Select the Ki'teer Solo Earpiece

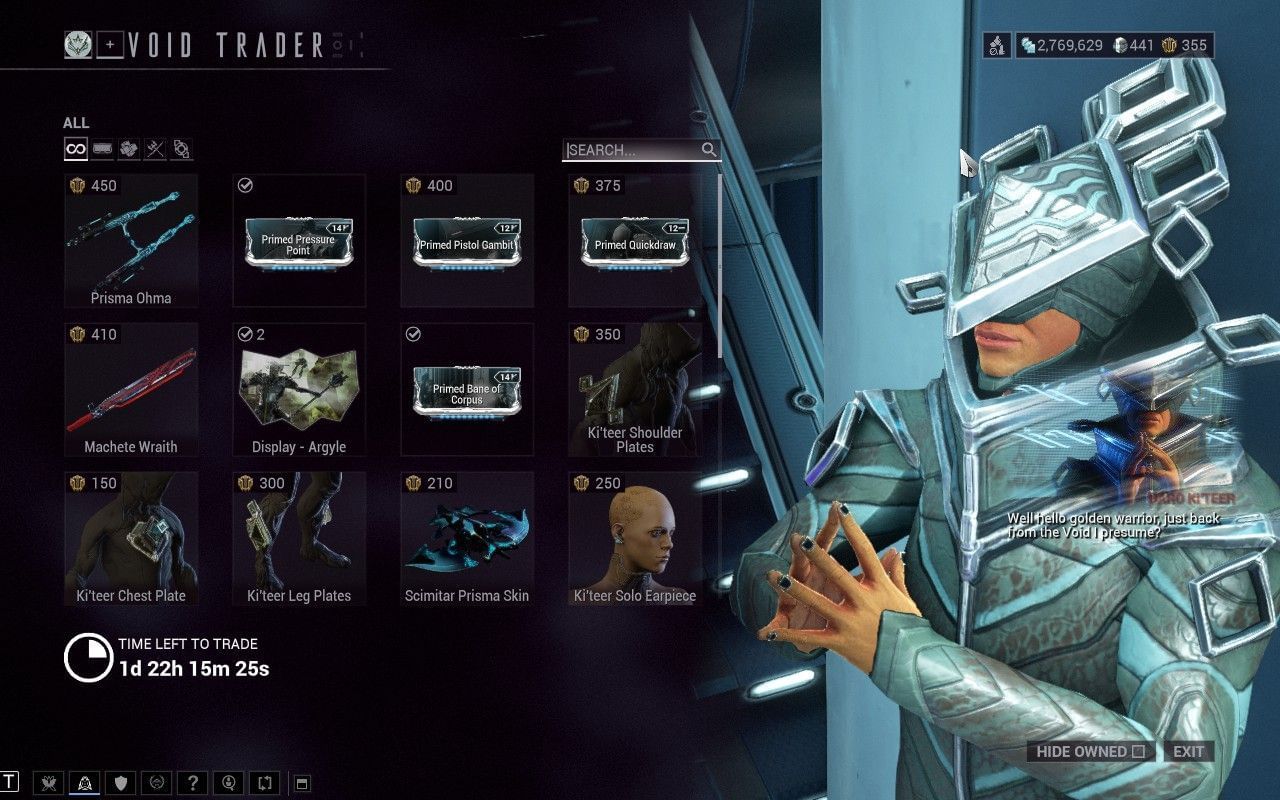[x=635, y=538]
